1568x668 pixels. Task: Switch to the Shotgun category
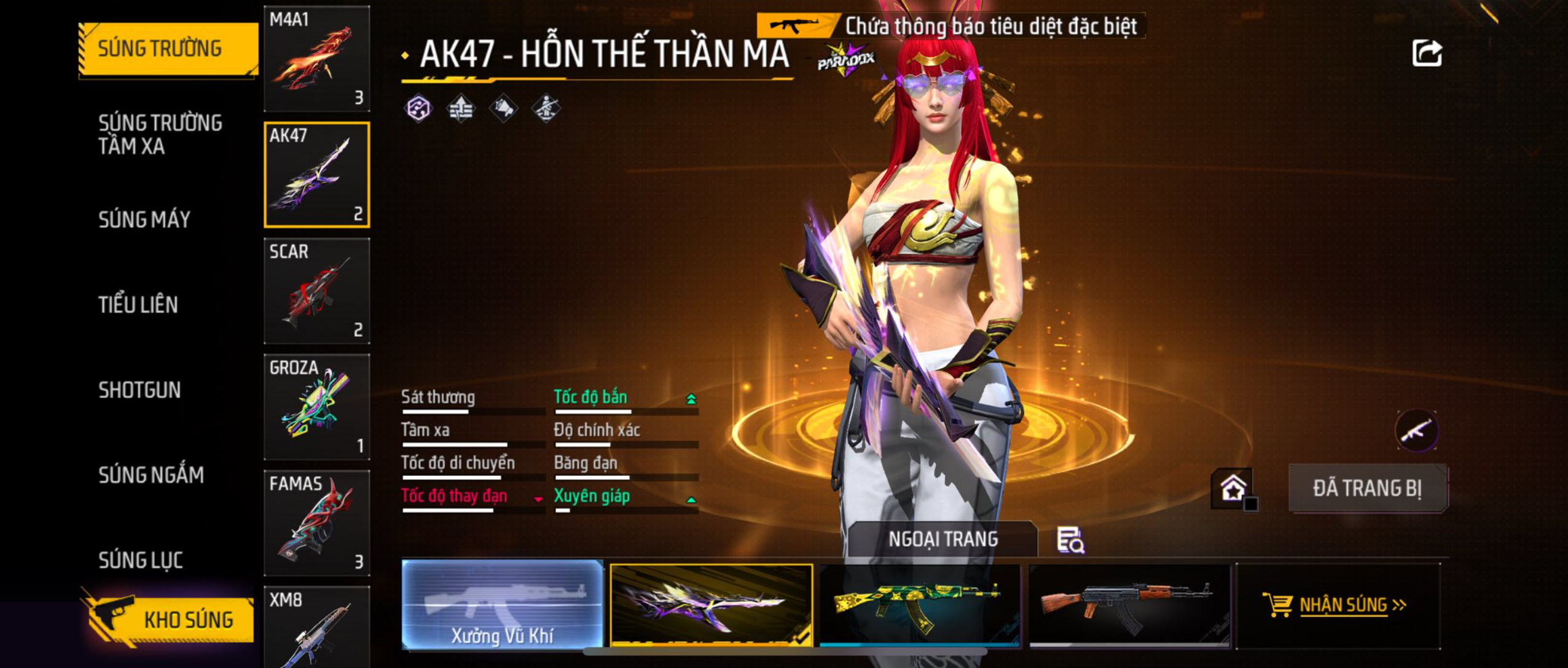point(139,390)
